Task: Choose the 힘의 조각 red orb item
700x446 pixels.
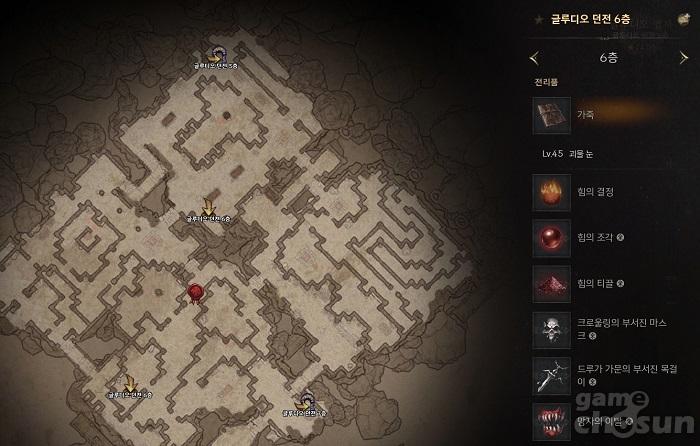Action: tap(552, 238)
